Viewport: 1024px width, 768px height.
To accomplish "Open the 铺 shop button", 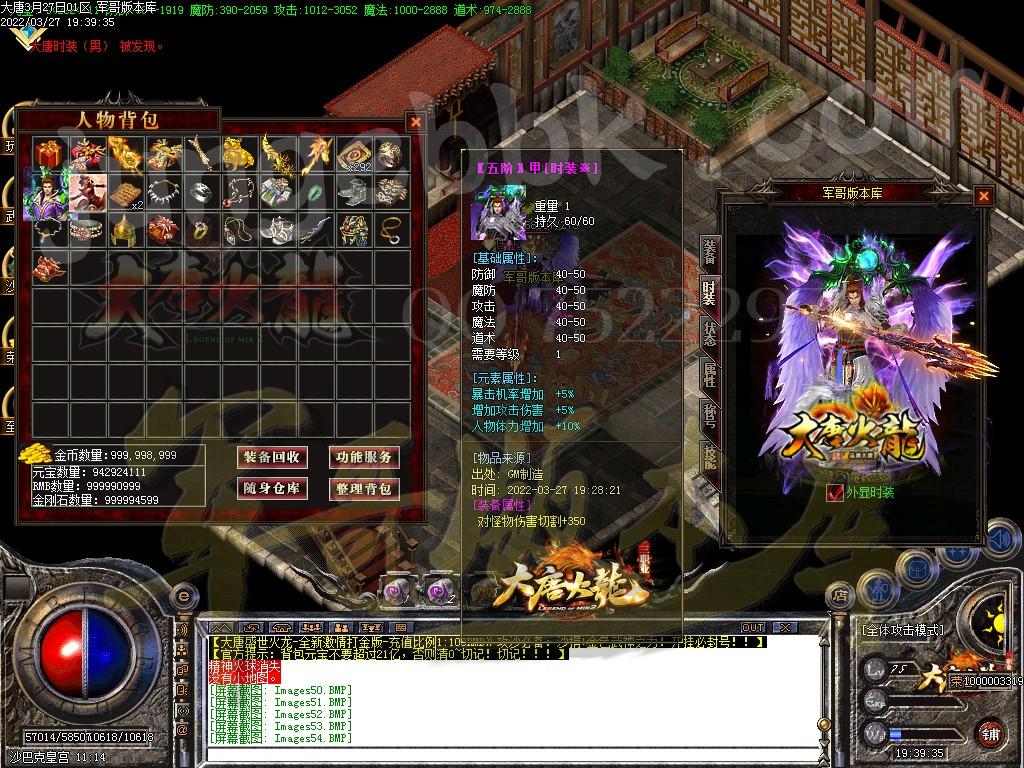I will (x=990, y=732).
